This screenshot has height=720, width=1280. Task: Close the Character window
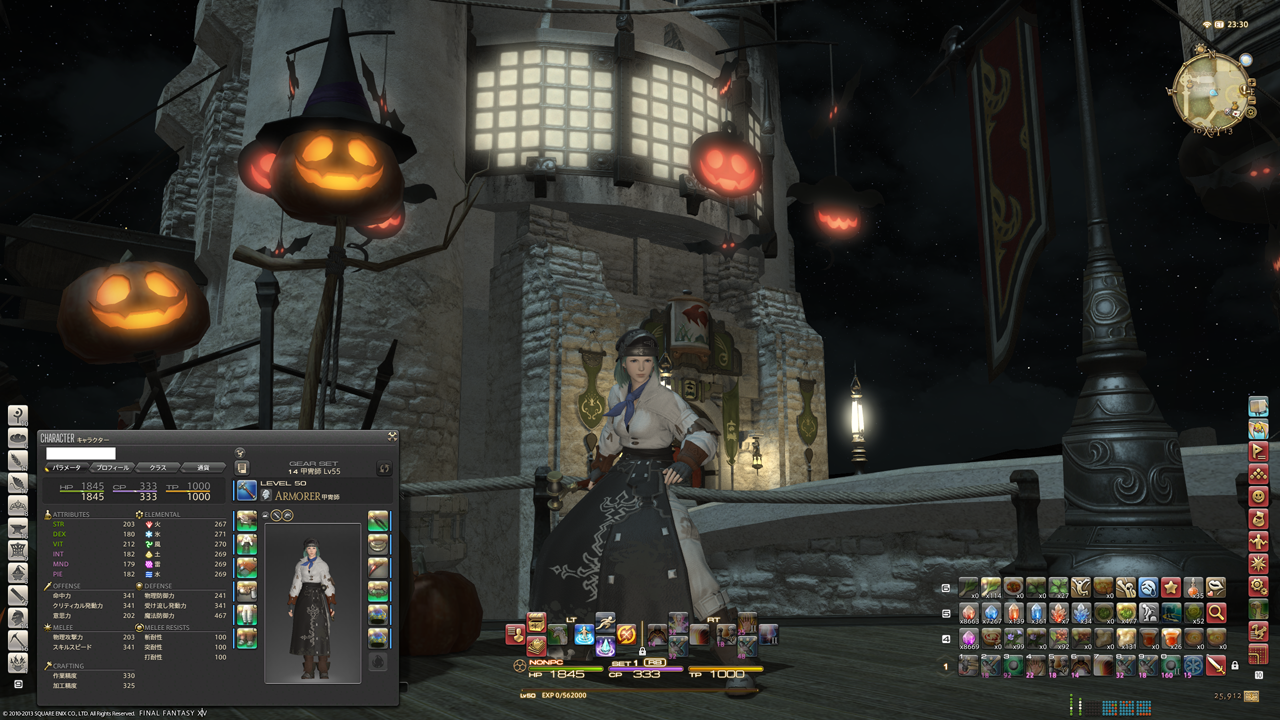pyautogui.click(x=392, y=436)
